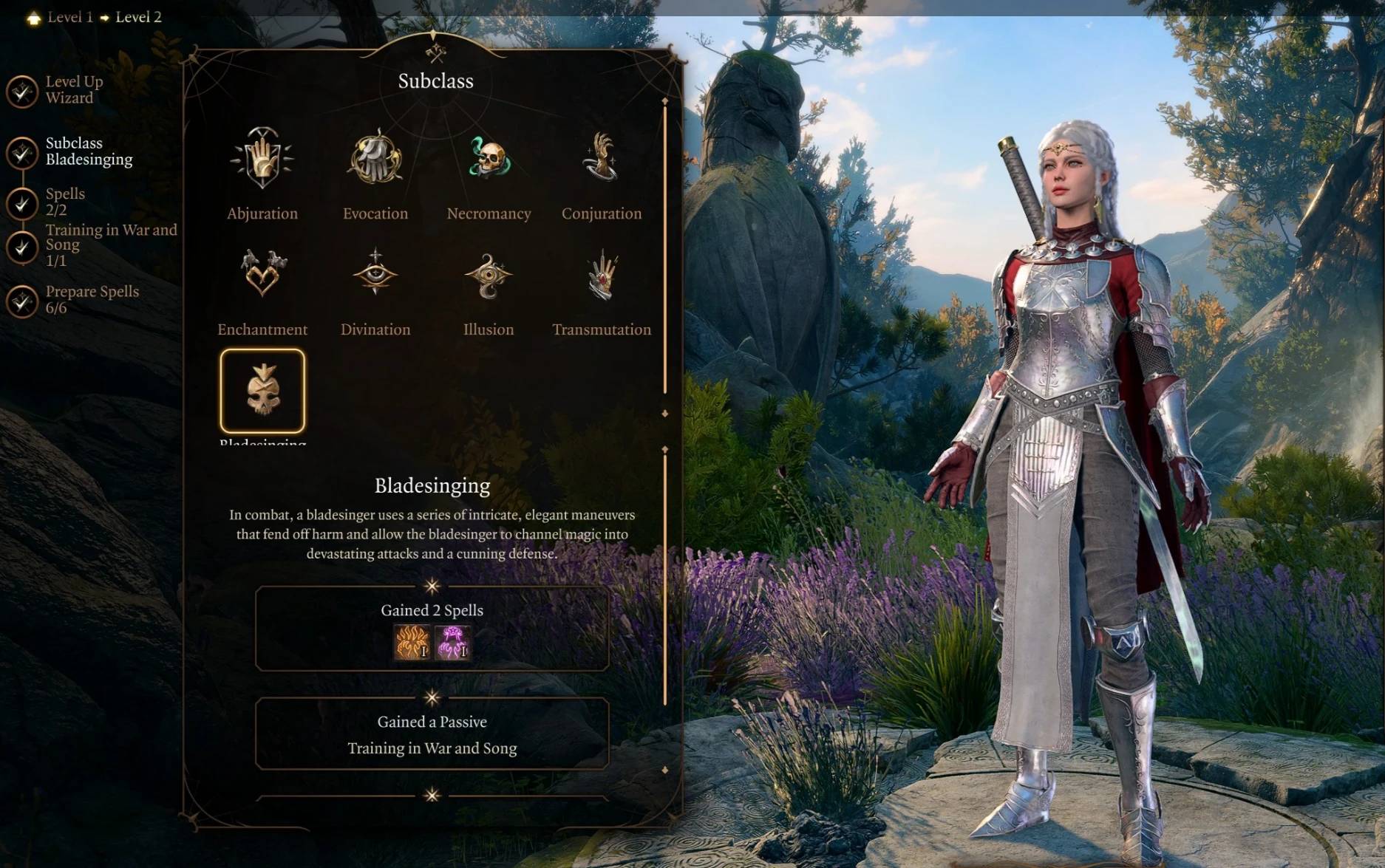This screenshot has width=1385, height=868.
Task: Inspect the purple gained spell icon
Action: [x=452, y=641]
